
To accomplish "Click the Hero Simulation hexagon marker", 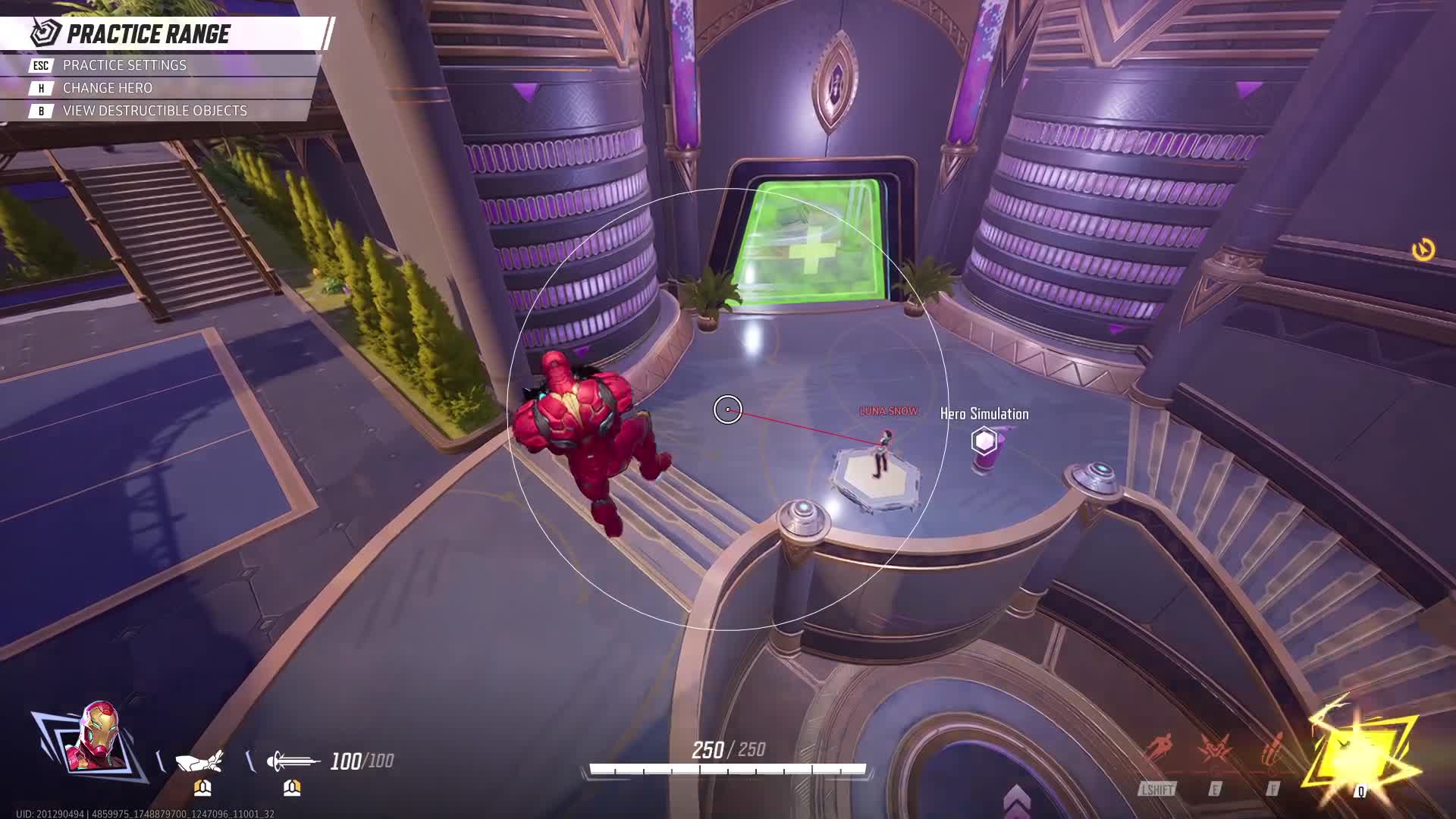I will (984, 441).
